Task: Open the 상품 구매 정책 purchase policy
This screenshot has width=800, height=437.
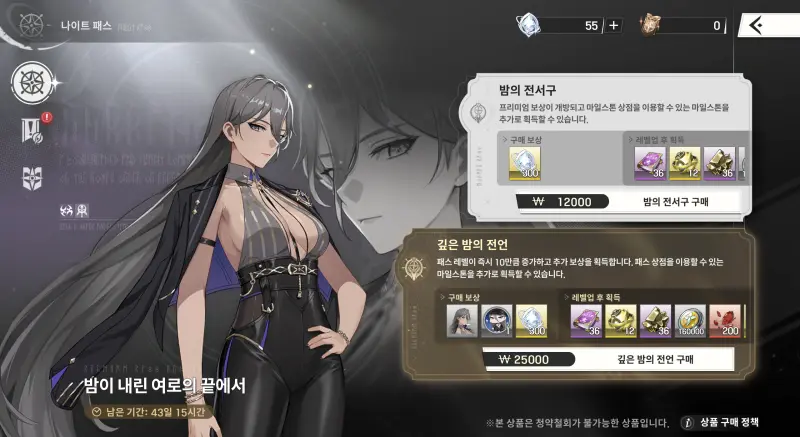Action: (732, 422)
